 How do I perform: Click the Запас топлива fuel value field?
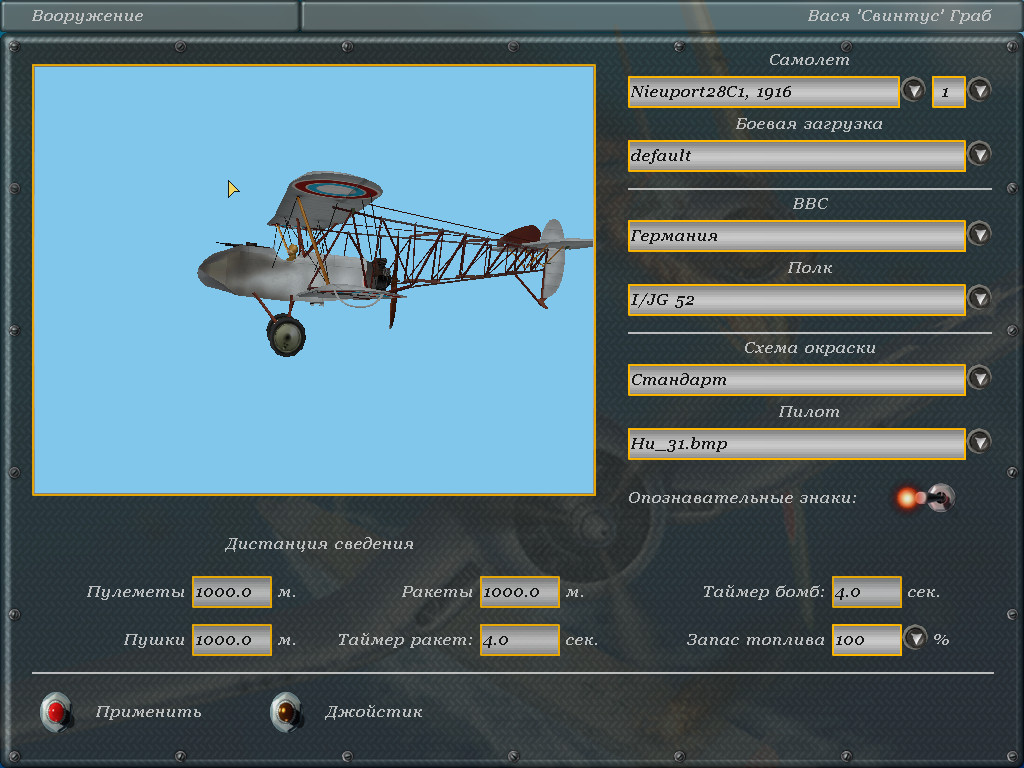866,640
